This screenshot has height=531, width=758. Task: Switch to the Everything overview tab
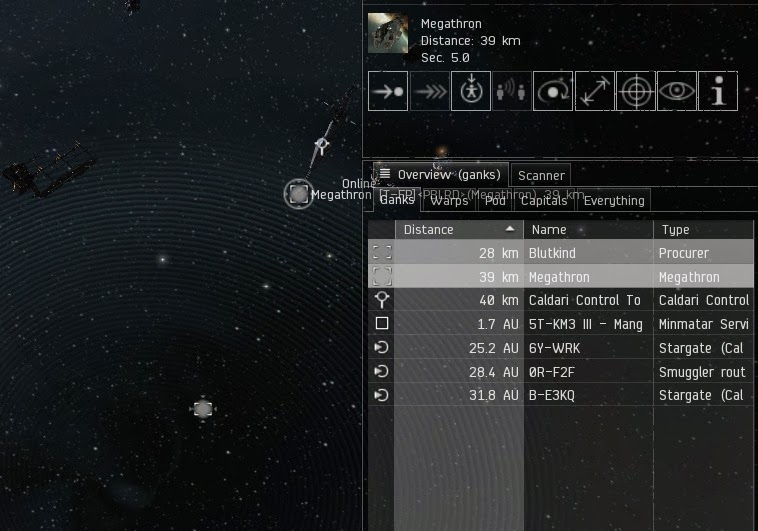click(x=614, y=200)
